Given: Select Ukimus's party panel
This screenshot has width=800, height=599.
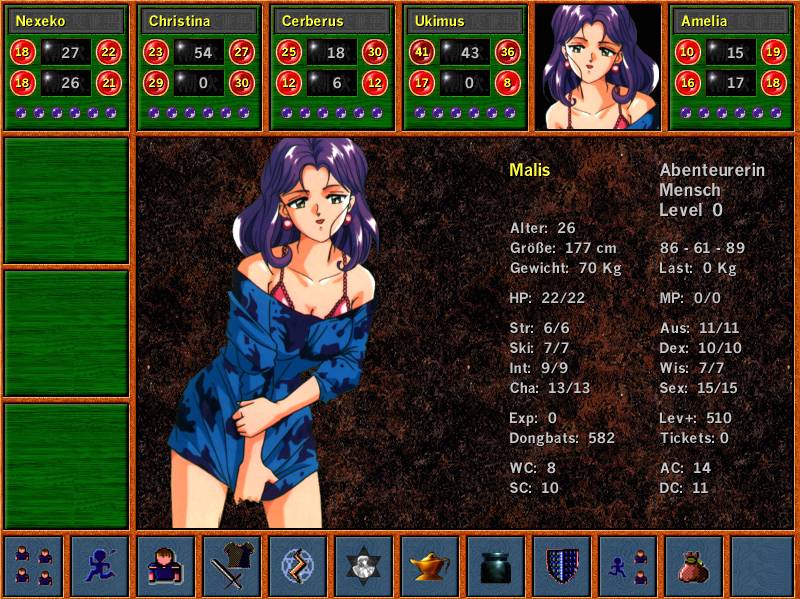Looking at the screenshot, I should coord(466,67).
